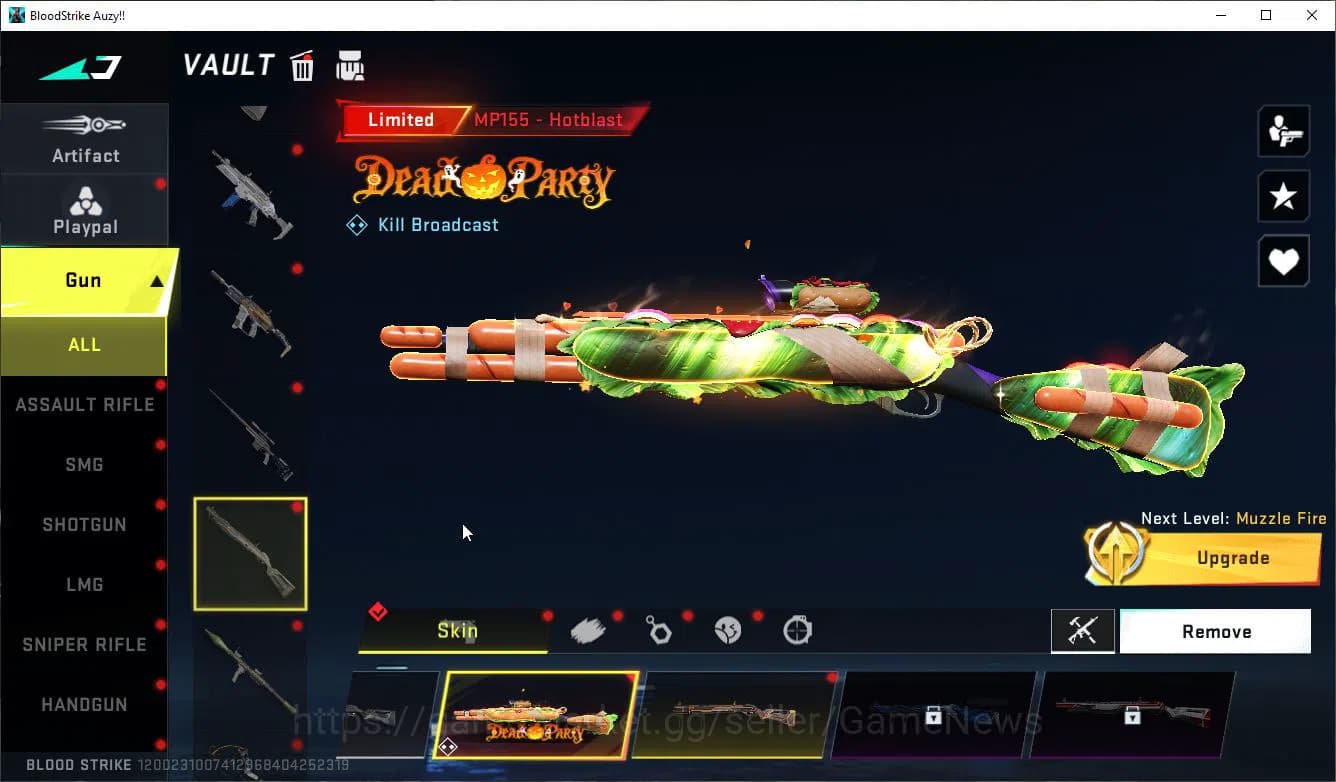Select the ALL weapons filter

[84, 344]
